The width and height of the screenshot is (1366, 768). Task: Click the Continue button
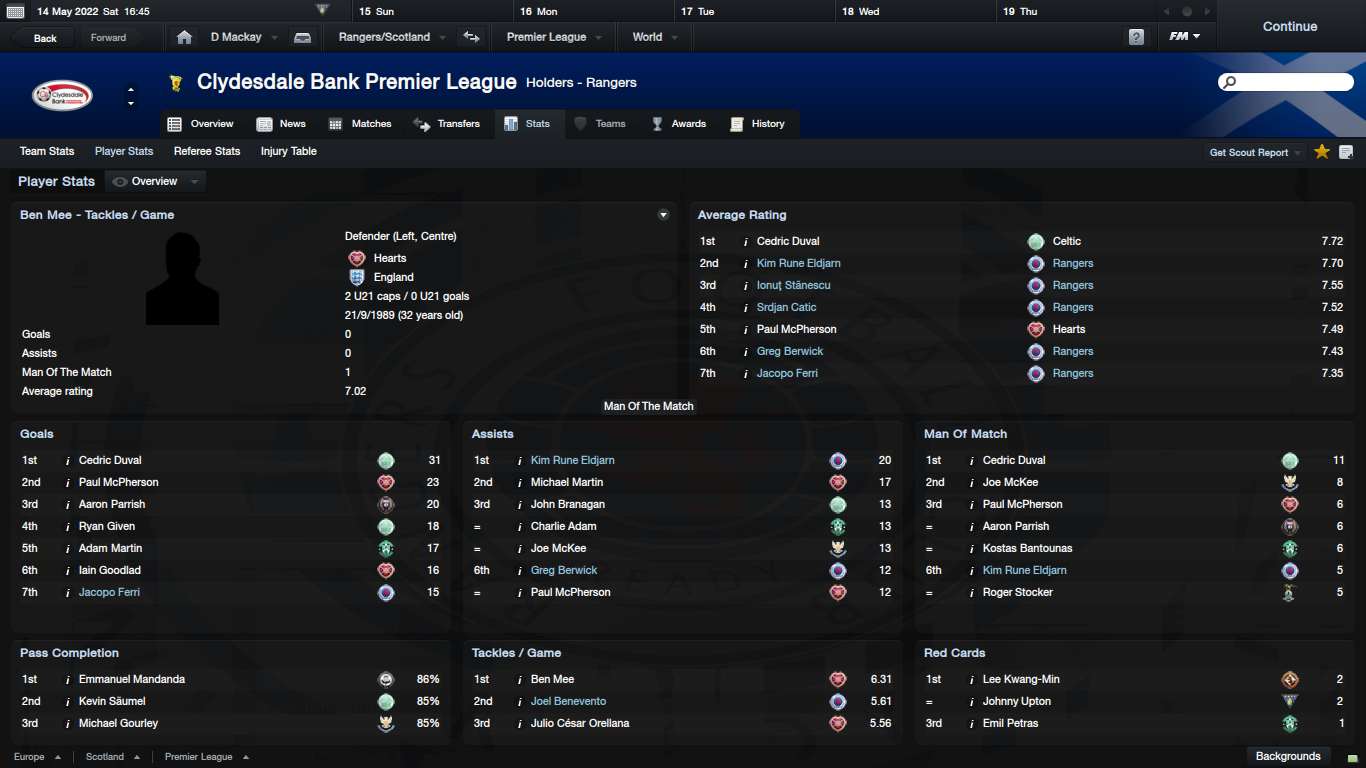(x=1289, y=27)
